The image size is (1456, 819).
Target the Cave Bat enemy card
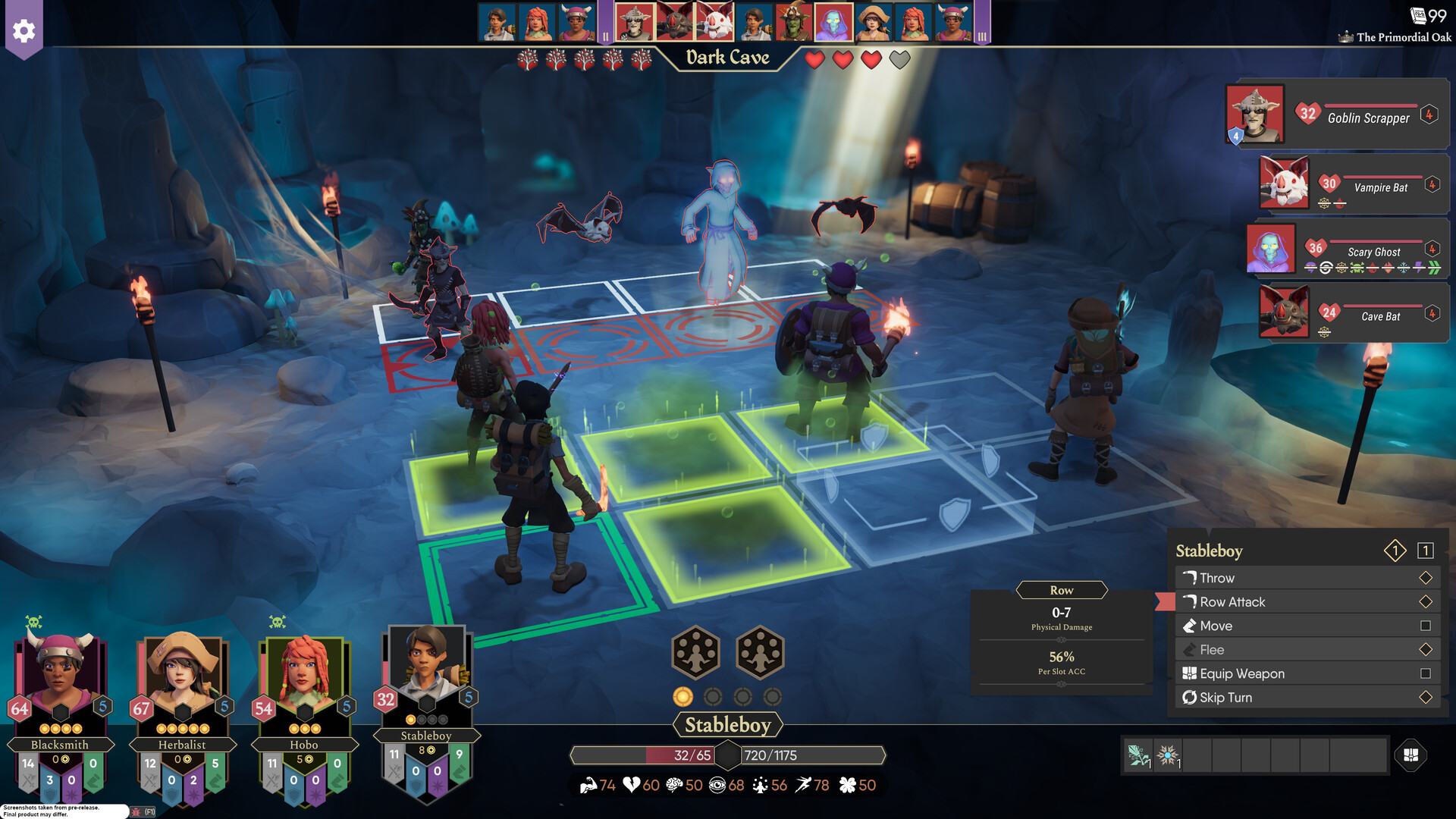1352,312
